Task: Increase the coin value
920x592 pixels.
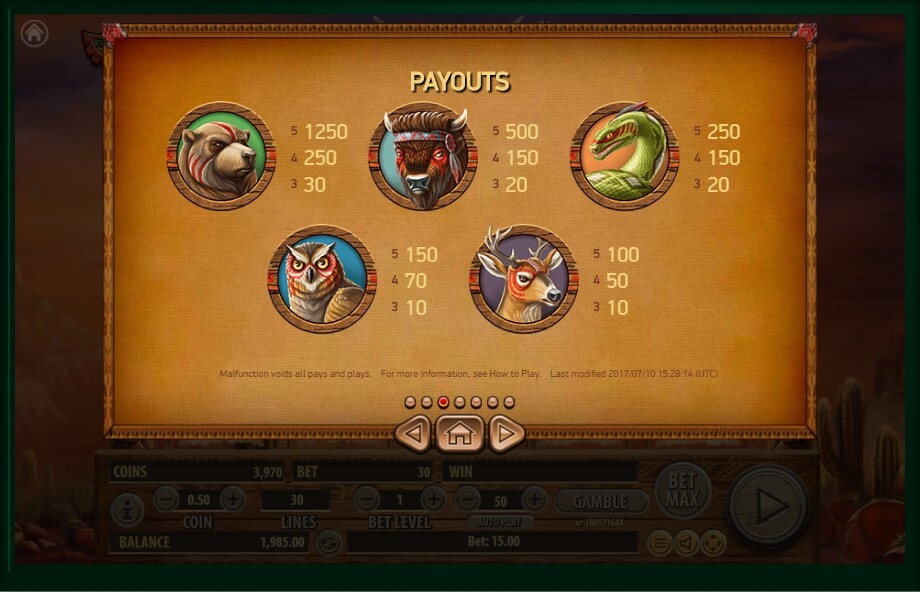Action: coord(232,499)
